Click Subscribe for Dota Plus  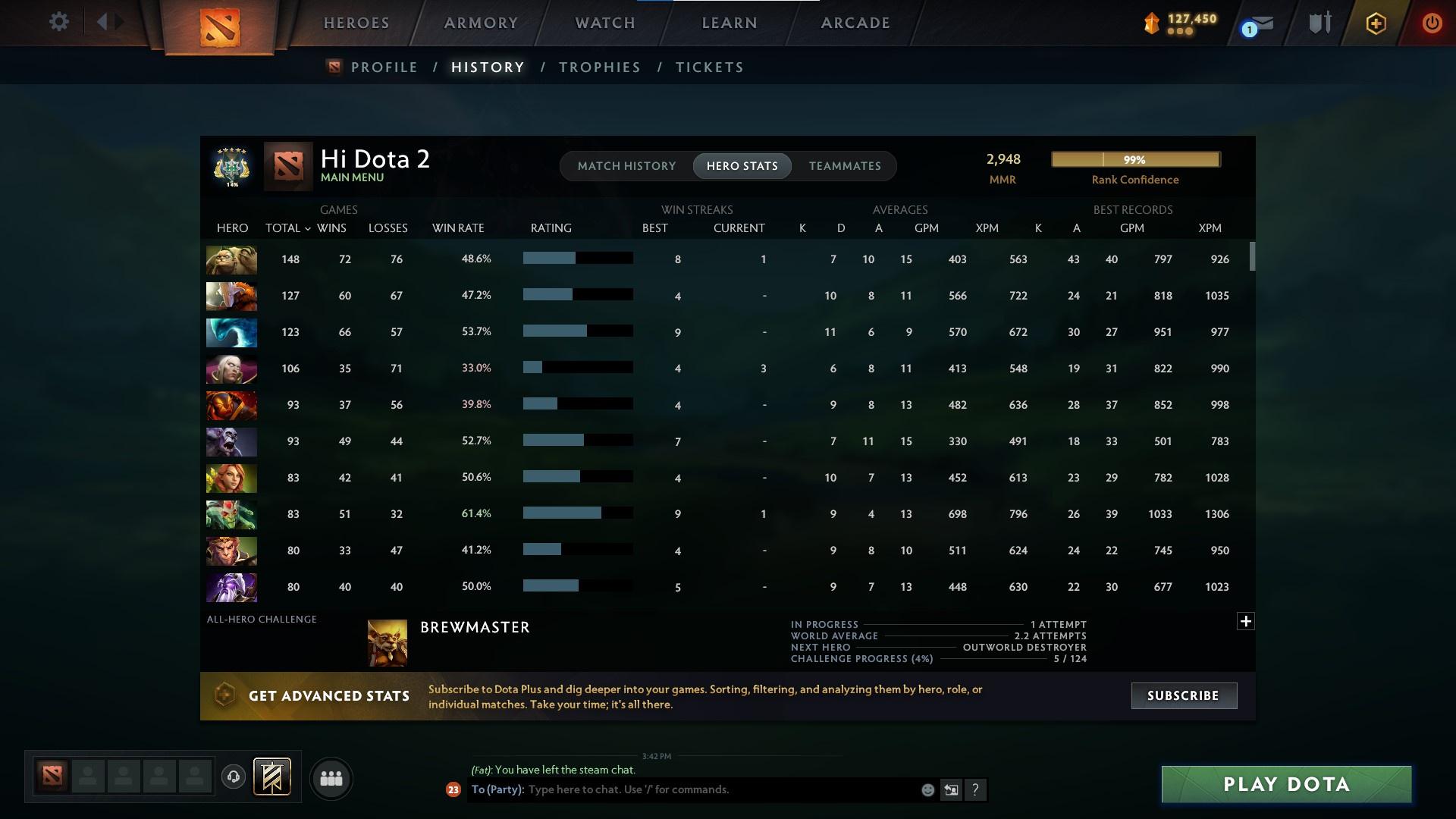(1184, 695)
